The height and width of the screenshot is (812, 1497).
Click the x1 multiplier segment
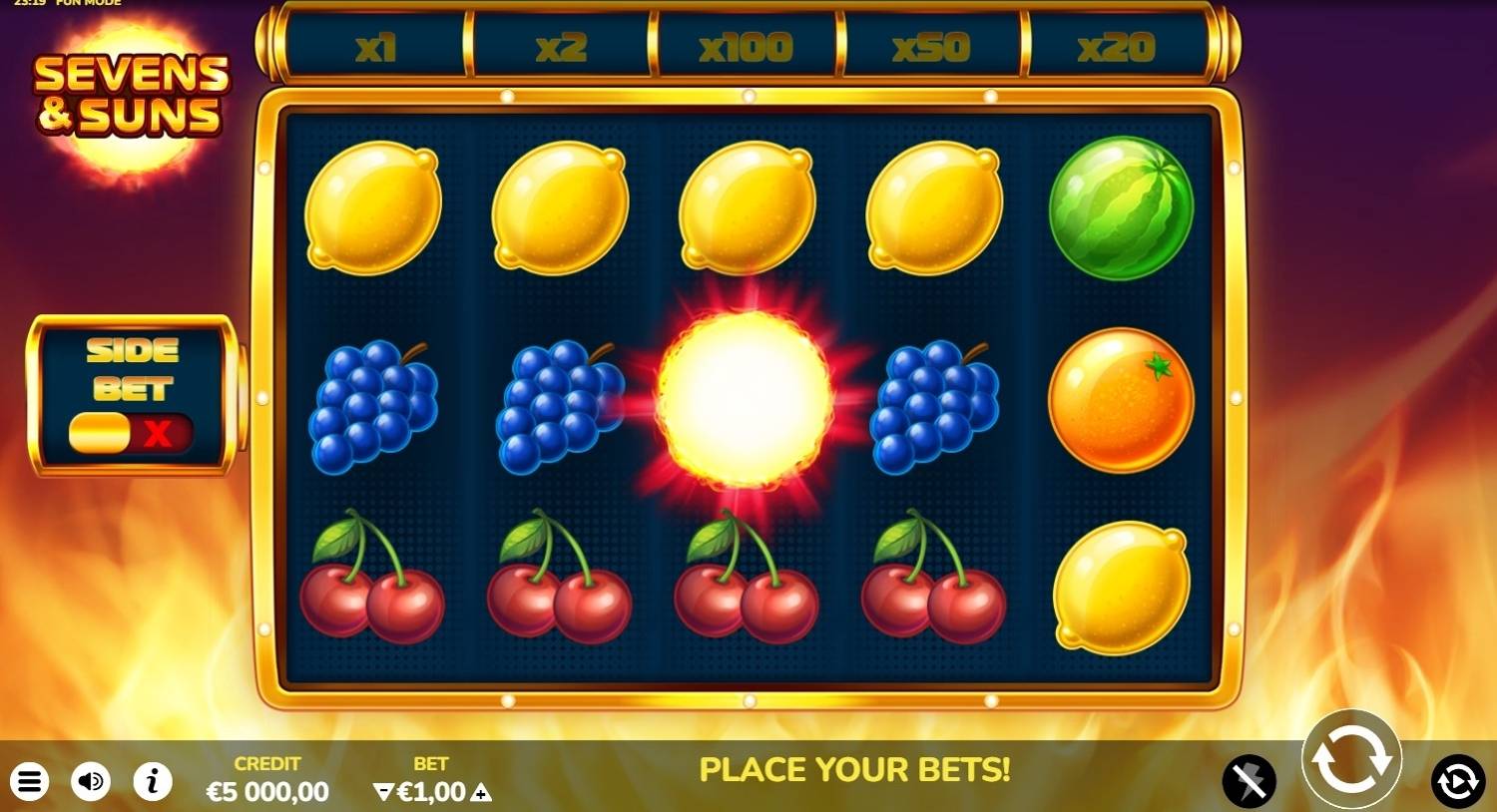[374, 45]
